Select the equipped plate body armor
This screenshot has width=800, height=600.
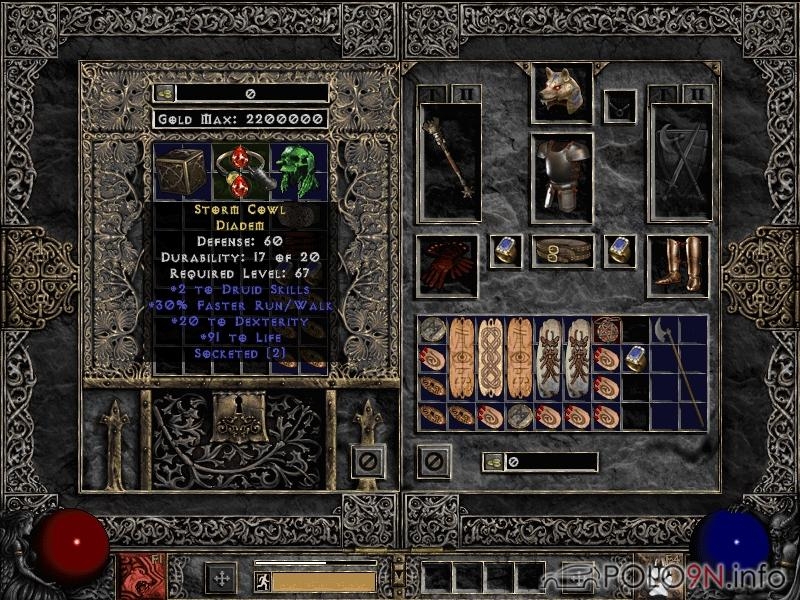pos(562,176)
